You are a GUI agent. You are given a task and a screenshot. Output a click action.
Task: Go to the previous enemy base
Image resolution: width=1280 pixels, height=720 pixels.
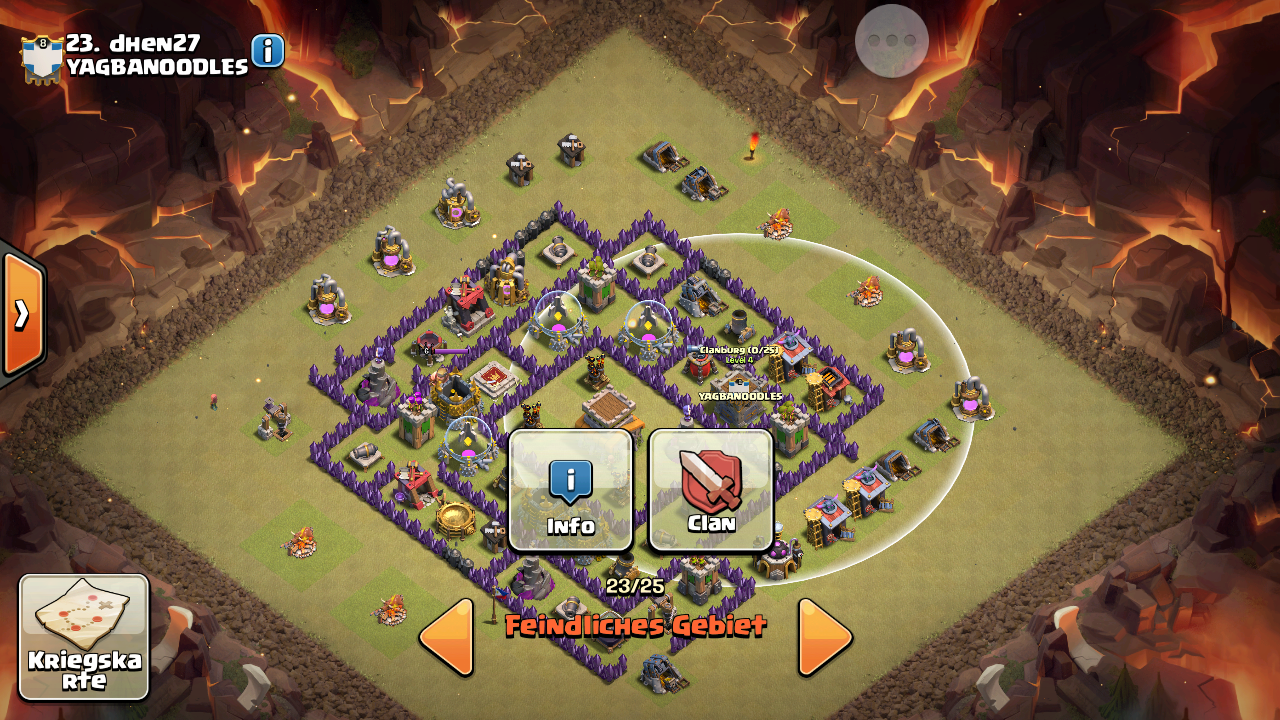(x=446, y=637)
